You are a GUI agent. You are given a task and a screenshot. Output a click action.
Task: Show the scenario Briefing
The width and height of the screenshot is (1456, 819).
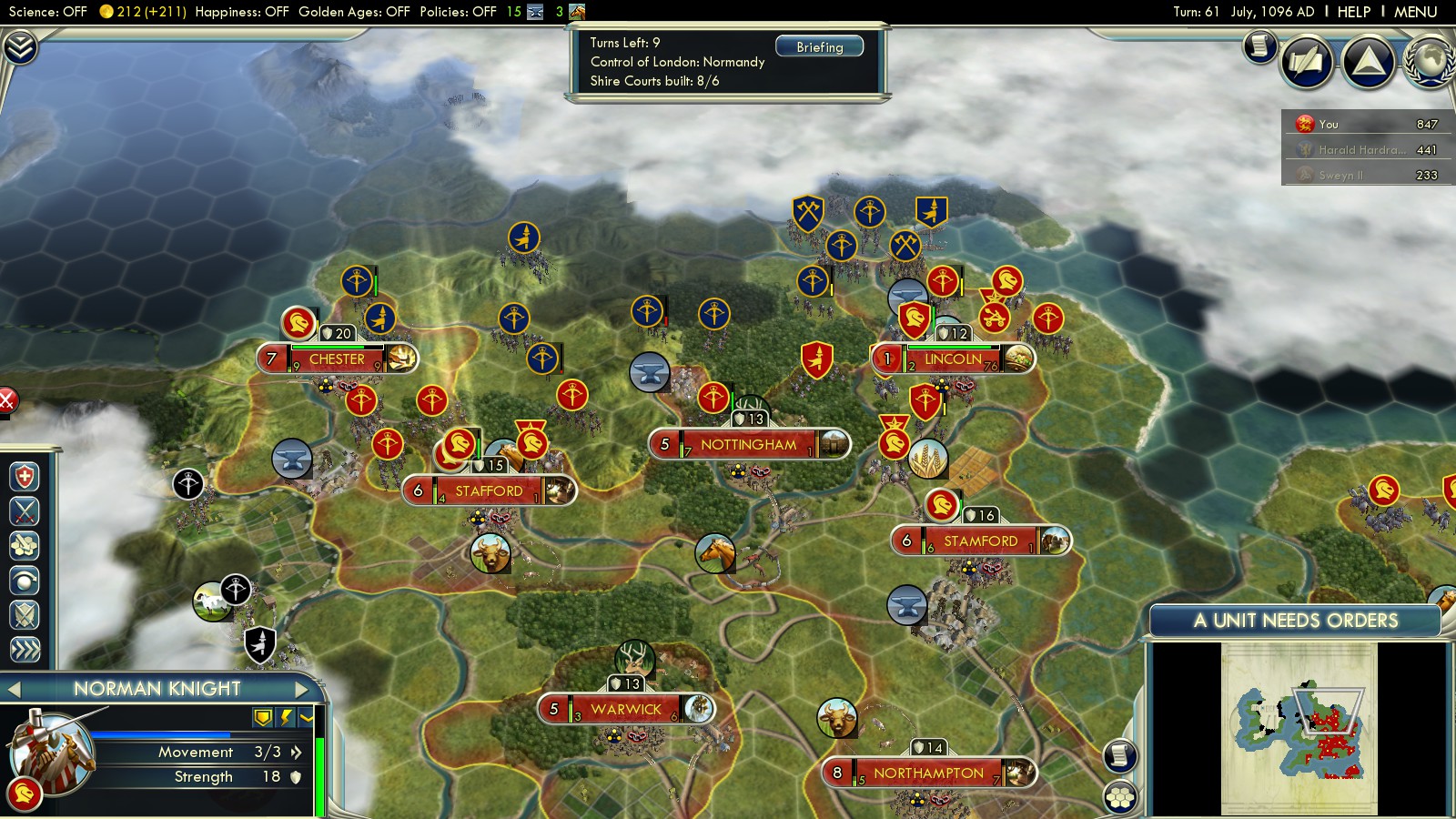coord(819,46)
